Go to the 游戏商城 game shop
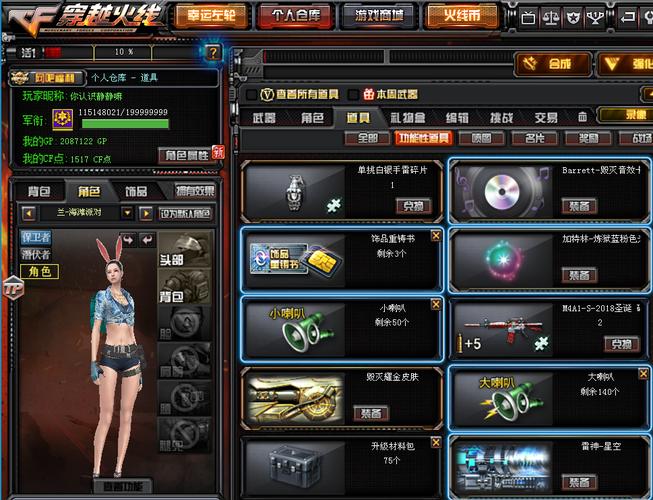Viewport: 653px width, 500px height. tap(379, 16)
